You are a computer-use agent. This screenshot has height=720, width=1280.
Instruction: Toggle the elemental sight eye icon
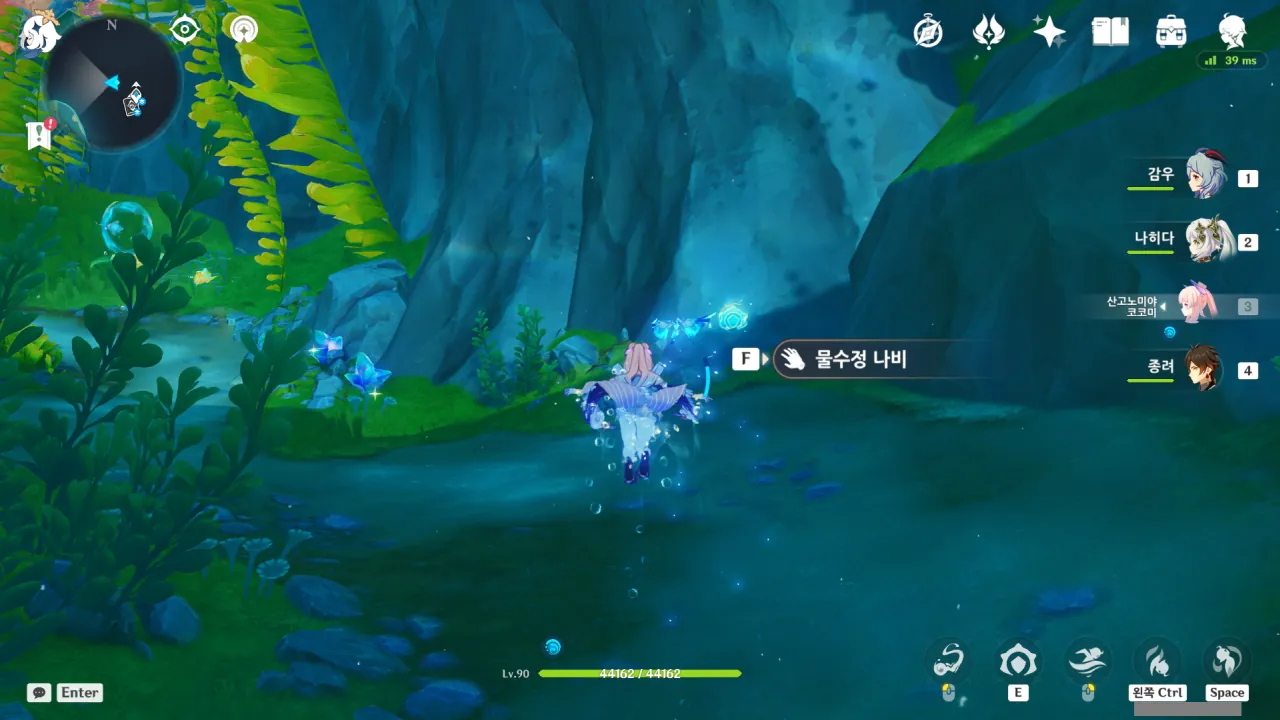tap(185, 30)
